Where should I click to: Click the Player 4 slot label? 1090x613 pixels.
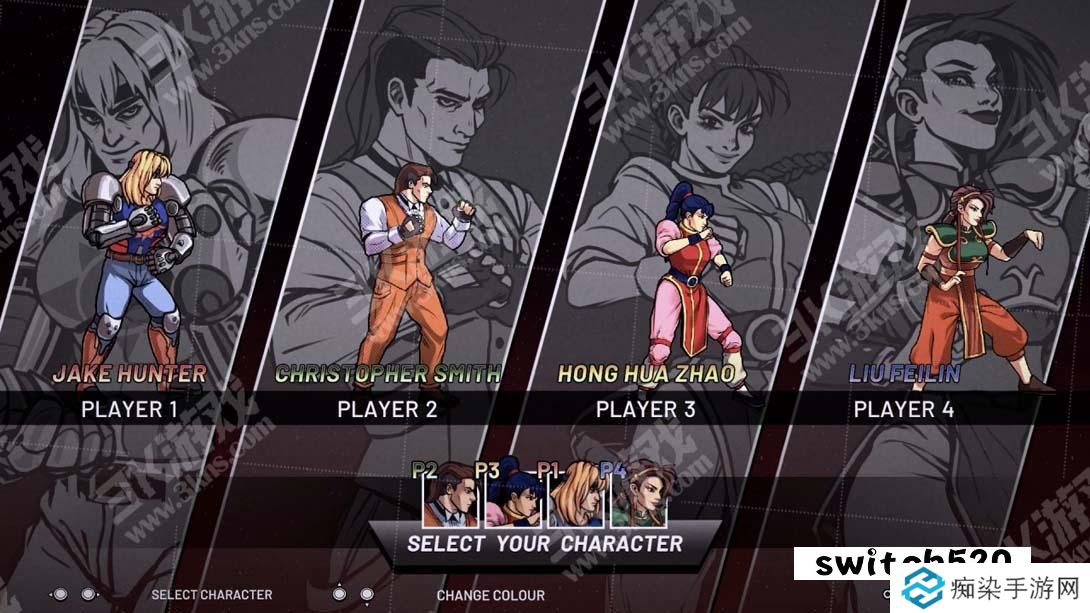point(903,409)
